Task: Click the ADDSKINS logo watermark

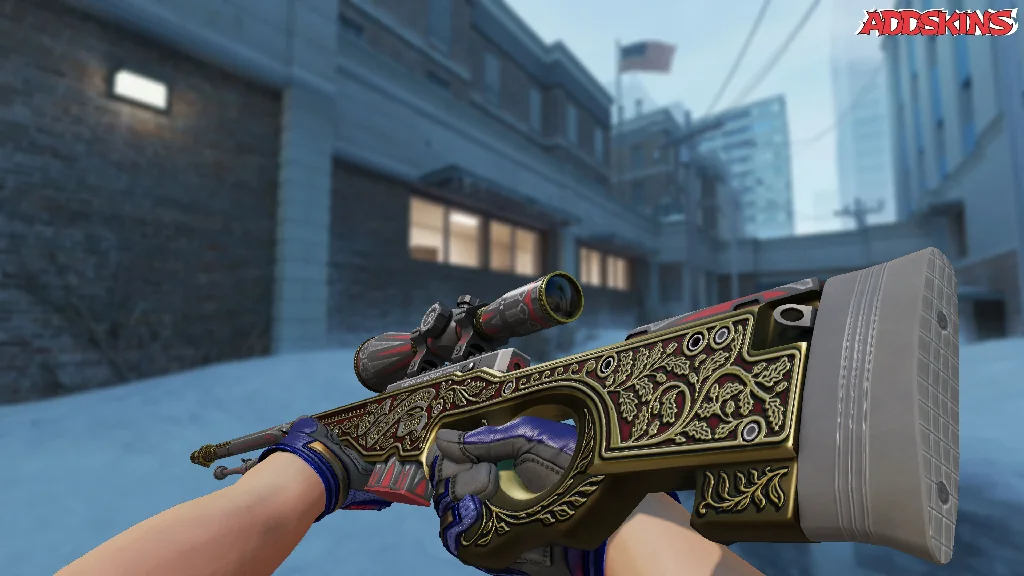Action: 936,23
